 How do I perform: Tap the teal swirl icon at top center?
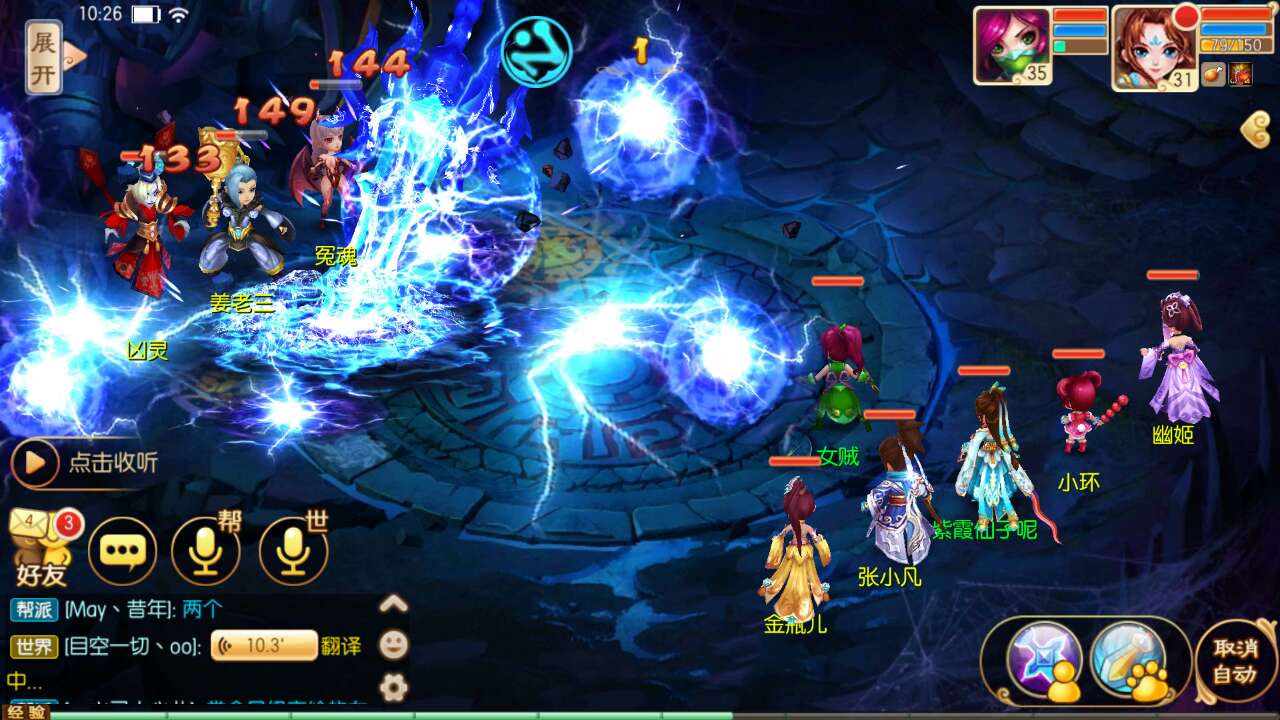coord(537,51)
